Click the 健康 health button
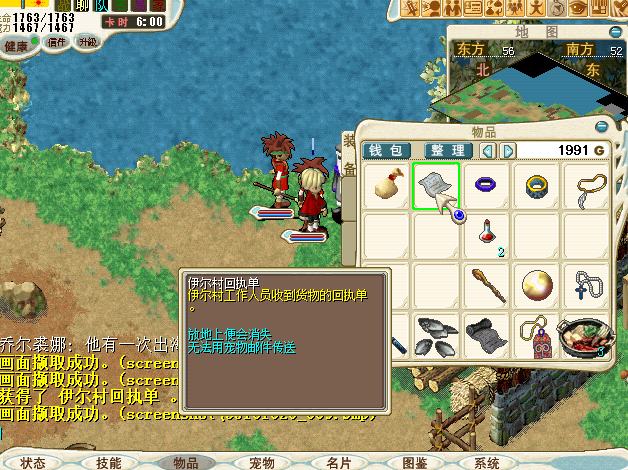Viewport: 628px width, 470px height. click(x=17, y=46)
